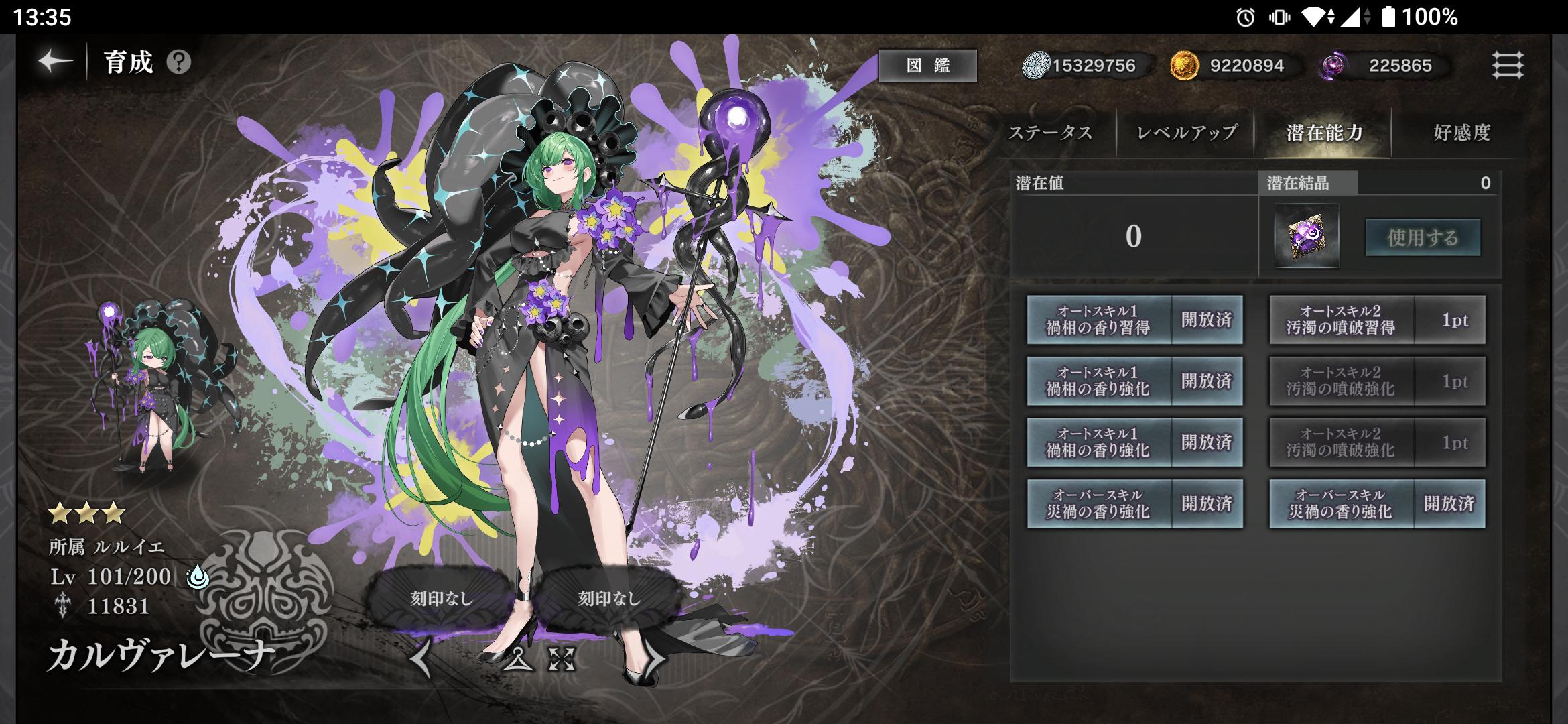Viewport: 1568px width, 724px height.
Task: Switch to the レベルアップ tab
Action: point(1187,133)
